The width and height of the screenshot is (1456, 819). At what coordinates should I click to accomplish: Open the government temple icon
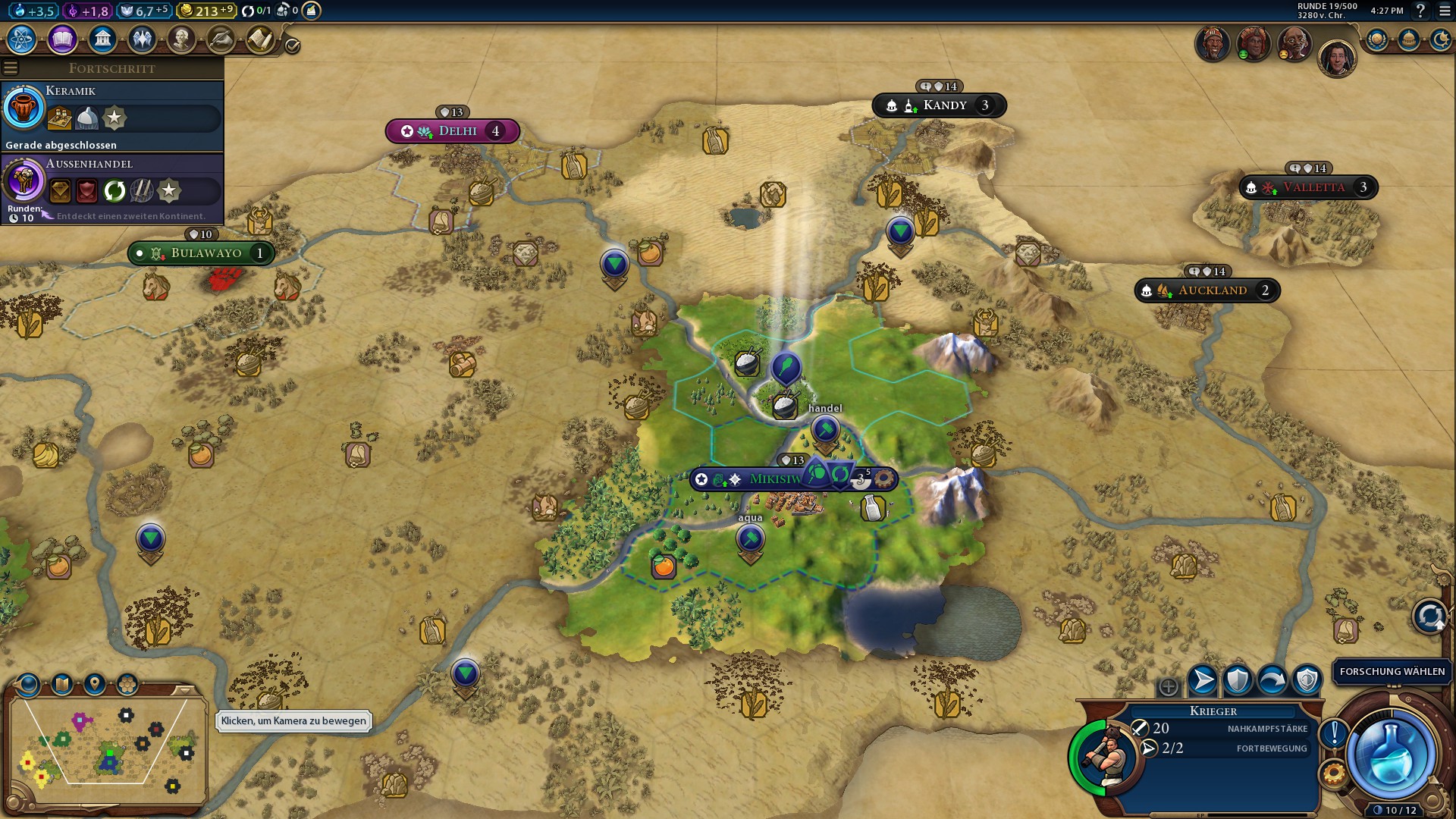tap(102, 39)
